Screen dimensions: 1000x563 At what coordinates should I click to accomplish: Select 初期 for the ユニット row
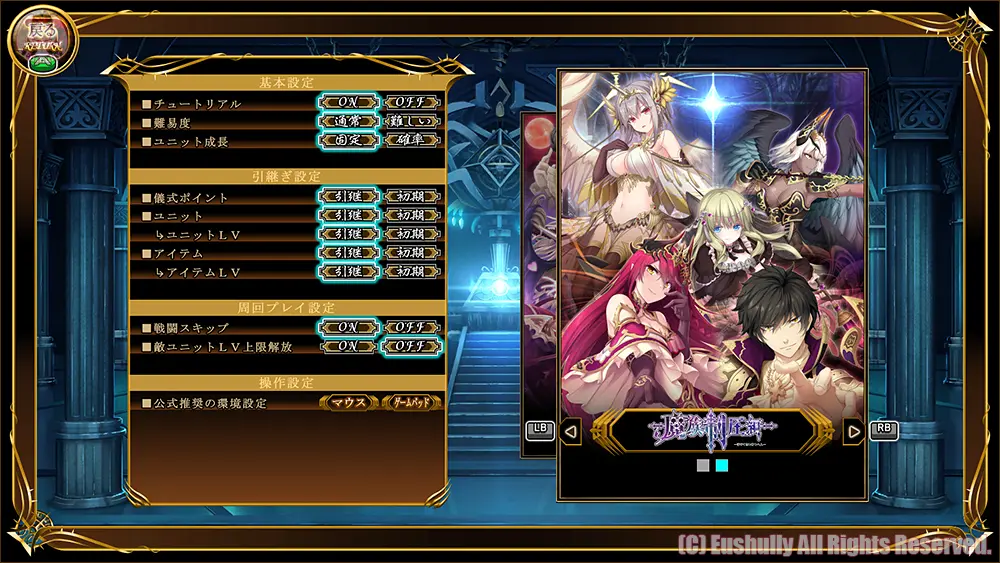point(411,216)
